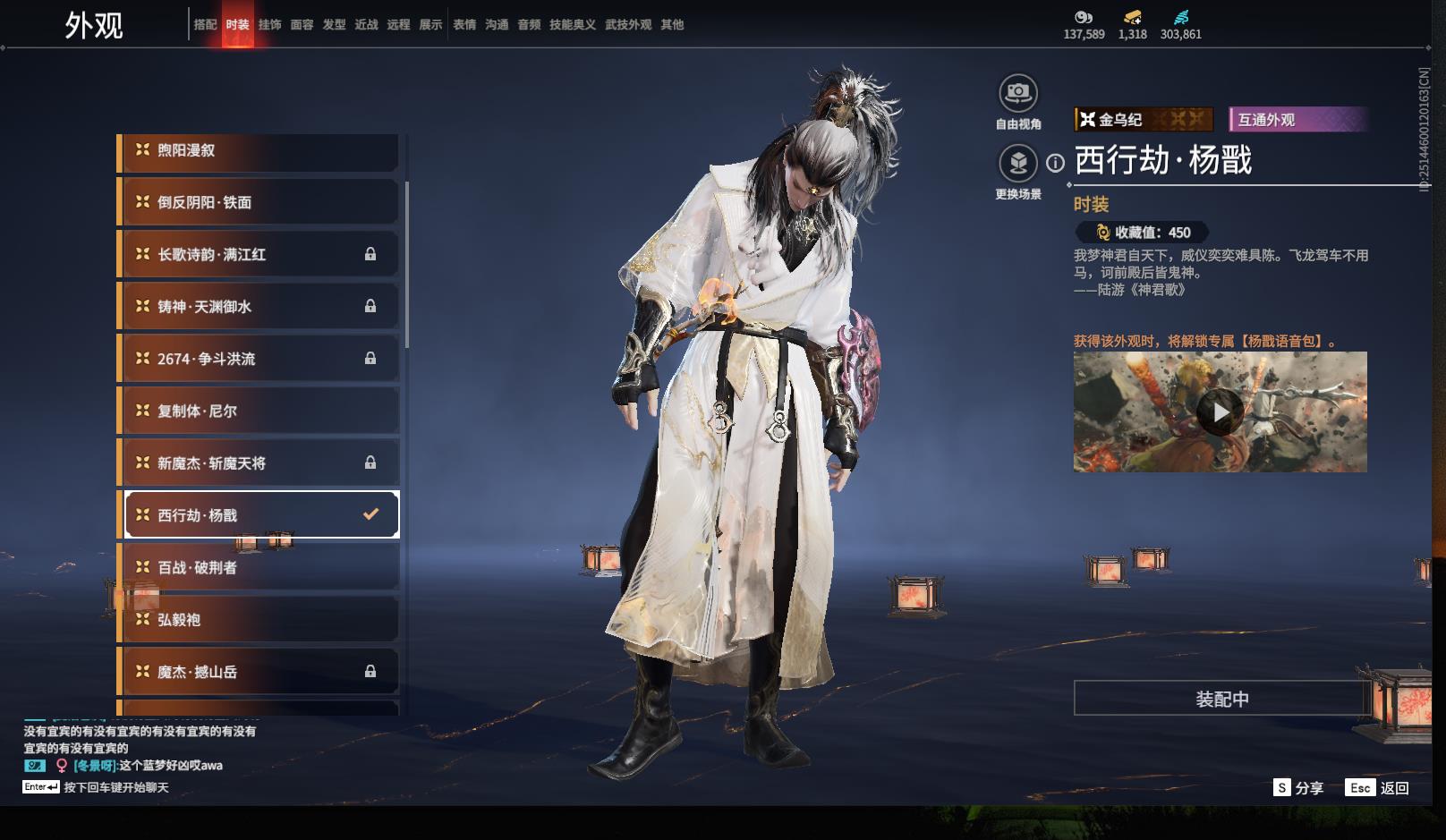Open the info icon beside 西行劫·杨戬
The width and height of the screenshot is (1446, 840).
pyautogui.click(x=1056, y=163)
